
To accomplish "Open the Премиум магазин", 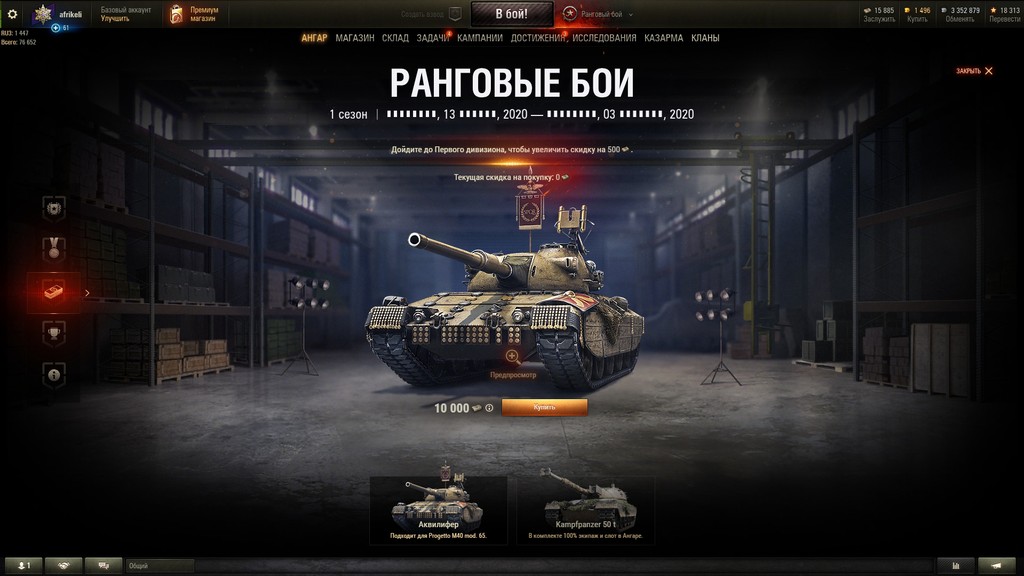I will pos(195,14).
